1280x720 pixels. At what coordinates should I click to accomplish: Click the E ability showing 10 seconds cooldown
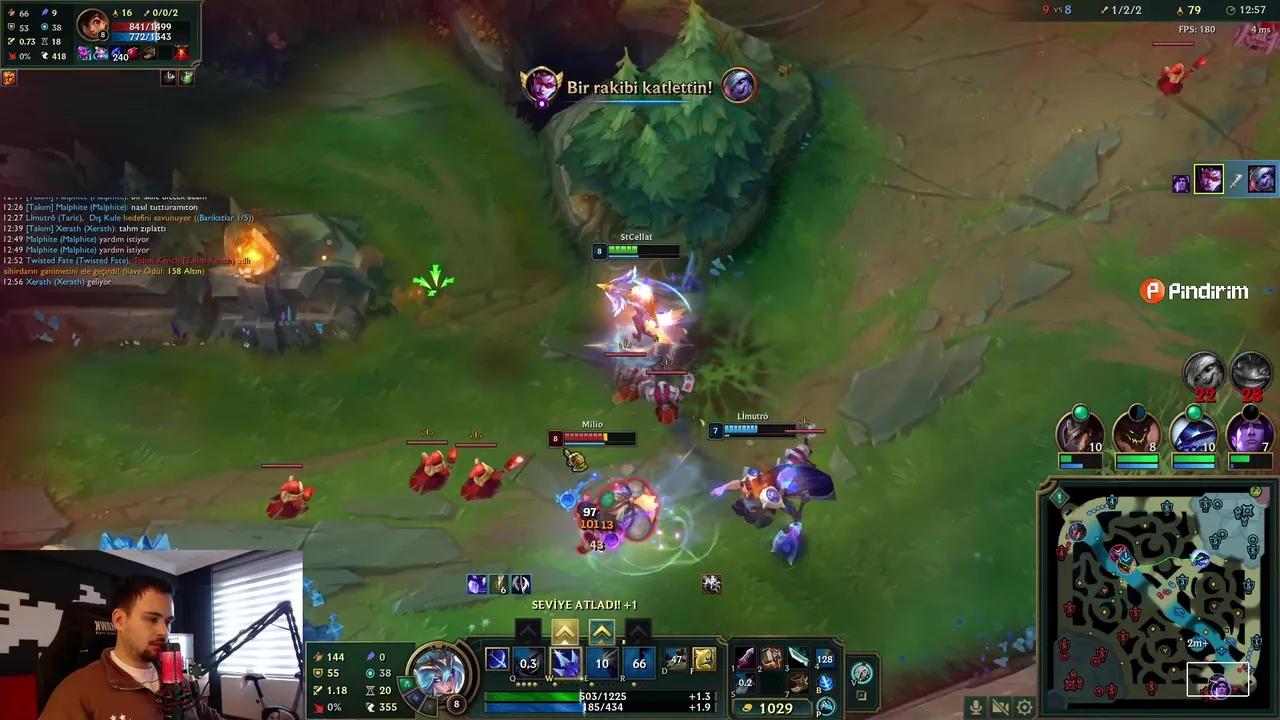[x=601, y=662]
